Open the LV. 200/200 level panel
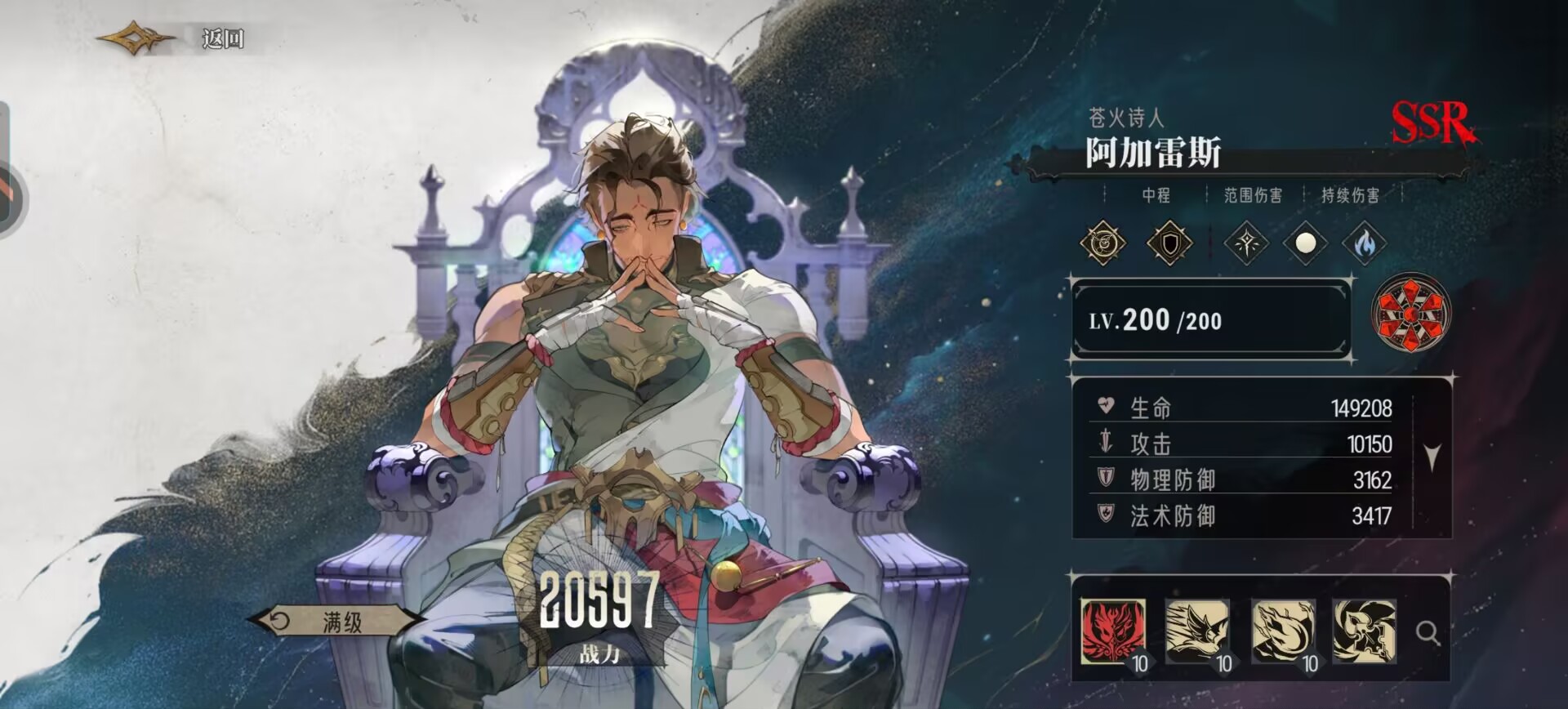The height and width of the screenshot is (709, 1568). click(1210, 320)
